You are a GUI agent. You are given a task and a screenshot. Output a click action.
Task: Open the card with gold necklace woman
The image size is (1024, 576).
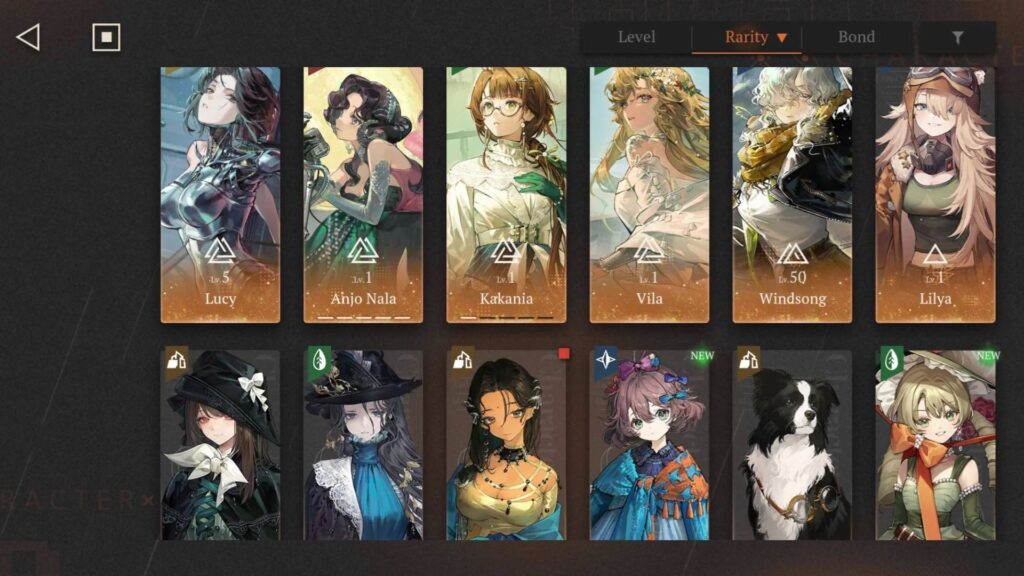point(506,445)
